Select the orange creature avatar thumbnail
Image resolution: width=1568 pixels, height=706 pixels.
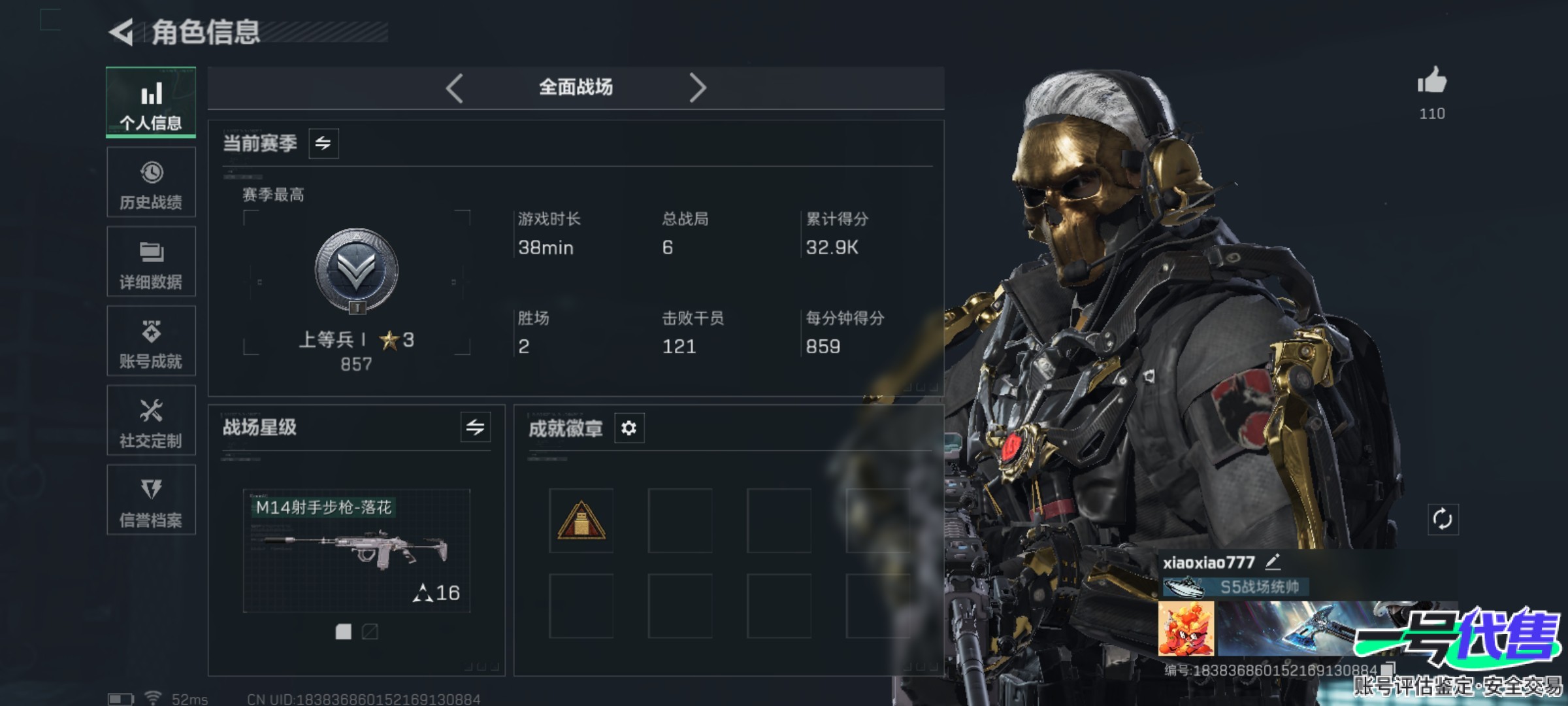pos(1186,629)
